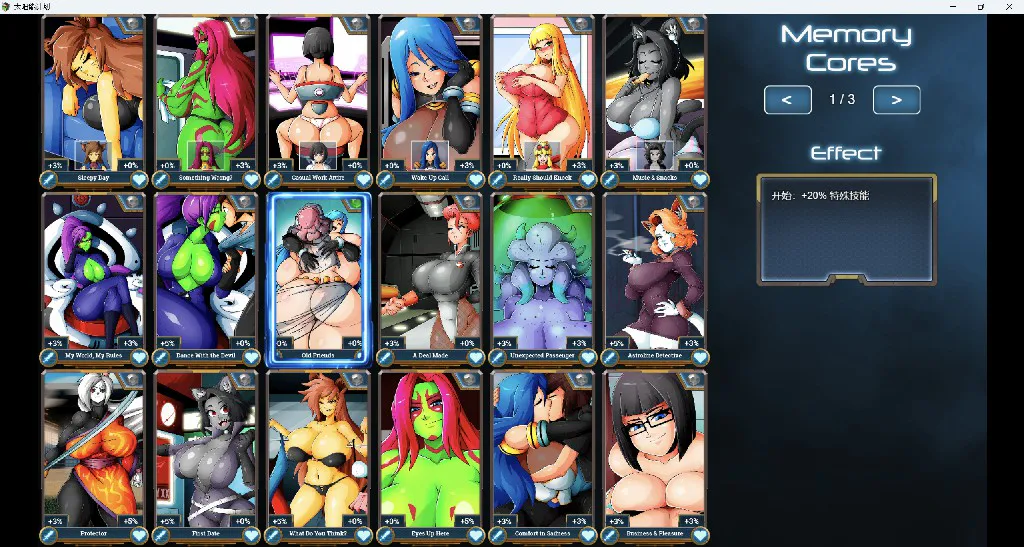Select the My World, My Rules card
This screenshot has height=547, width=1024.
[94, 275]
